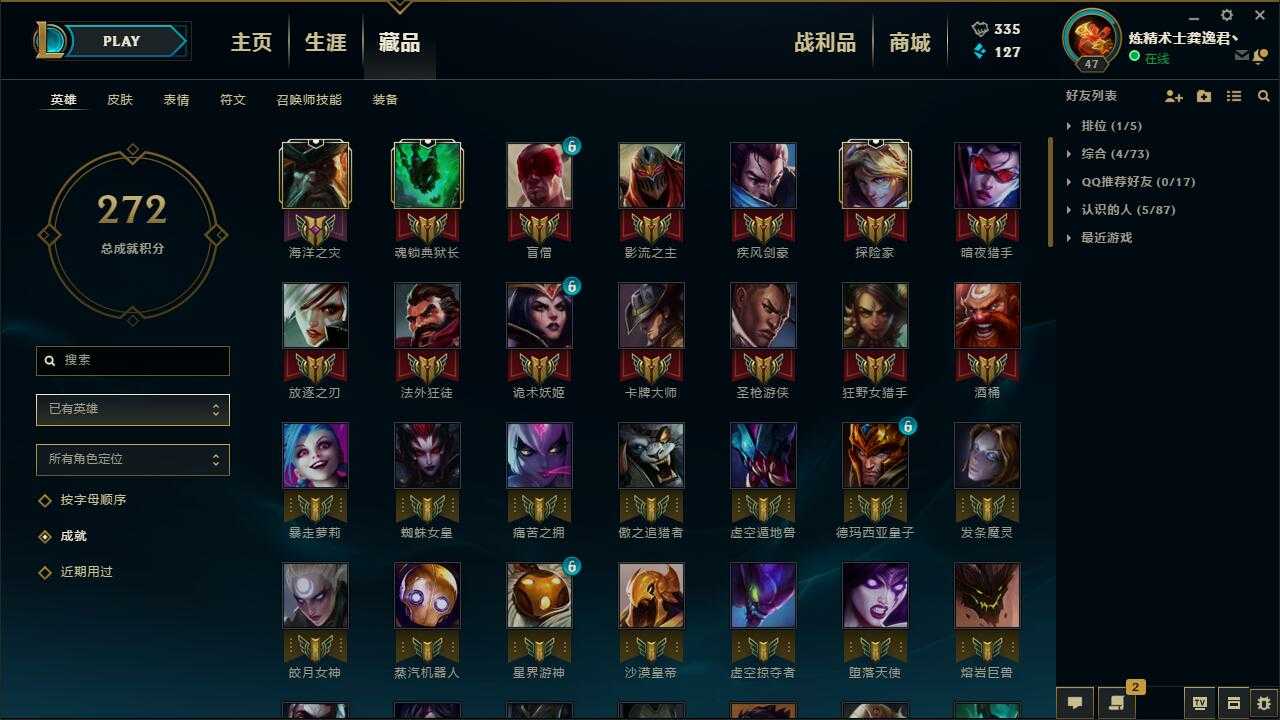The image size is (1280, 720).
Task: Open the 所有角色定位 dropdown
Action: tap(132, 459)
